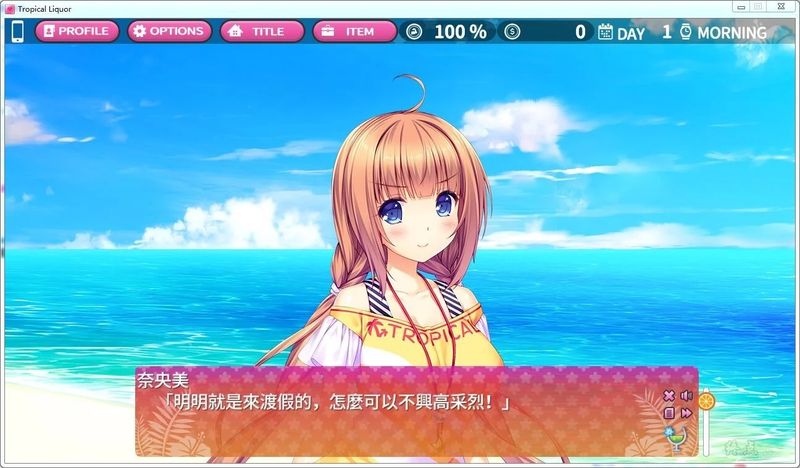The width and height of the screenshot is (800, 468).
Task: Close the Tropical Liquor window
Action: click(781, 7)
